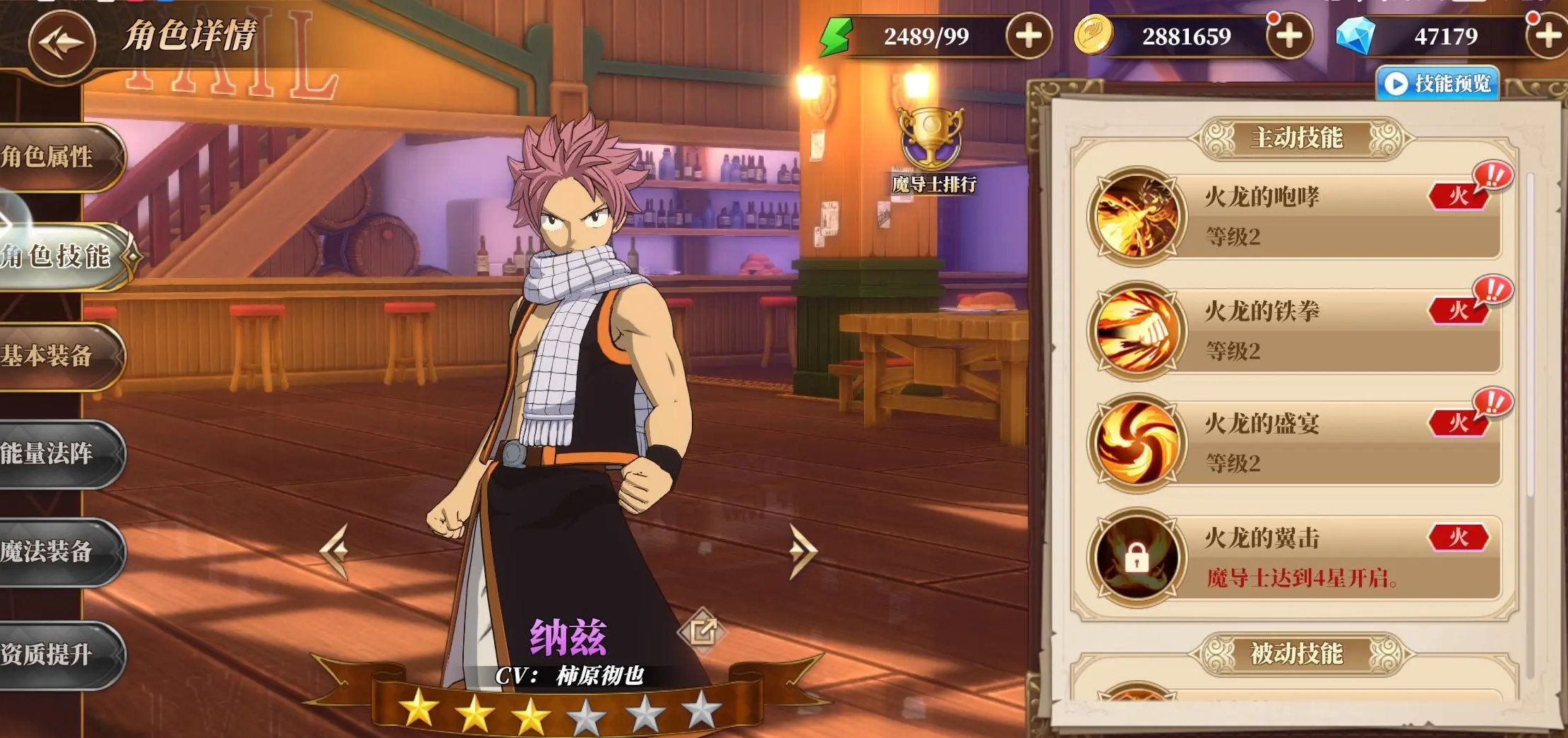This screenshot has height=738, width=1568.
Task: Buy diamonds with the plus button
Action: click(x=1548, y=36)
